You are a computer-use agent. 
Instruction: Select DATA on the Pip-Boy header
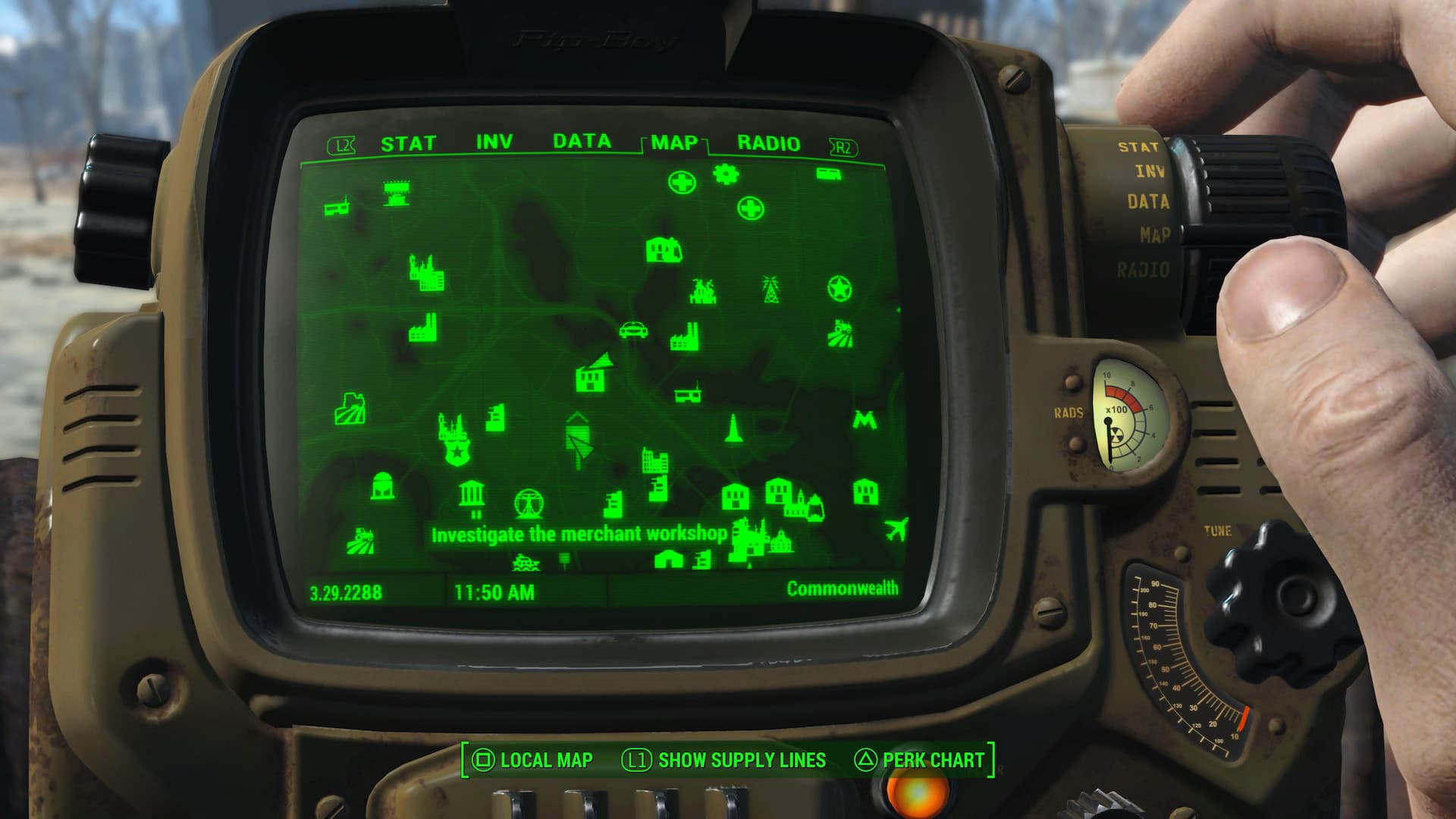[x=582, y=141]
